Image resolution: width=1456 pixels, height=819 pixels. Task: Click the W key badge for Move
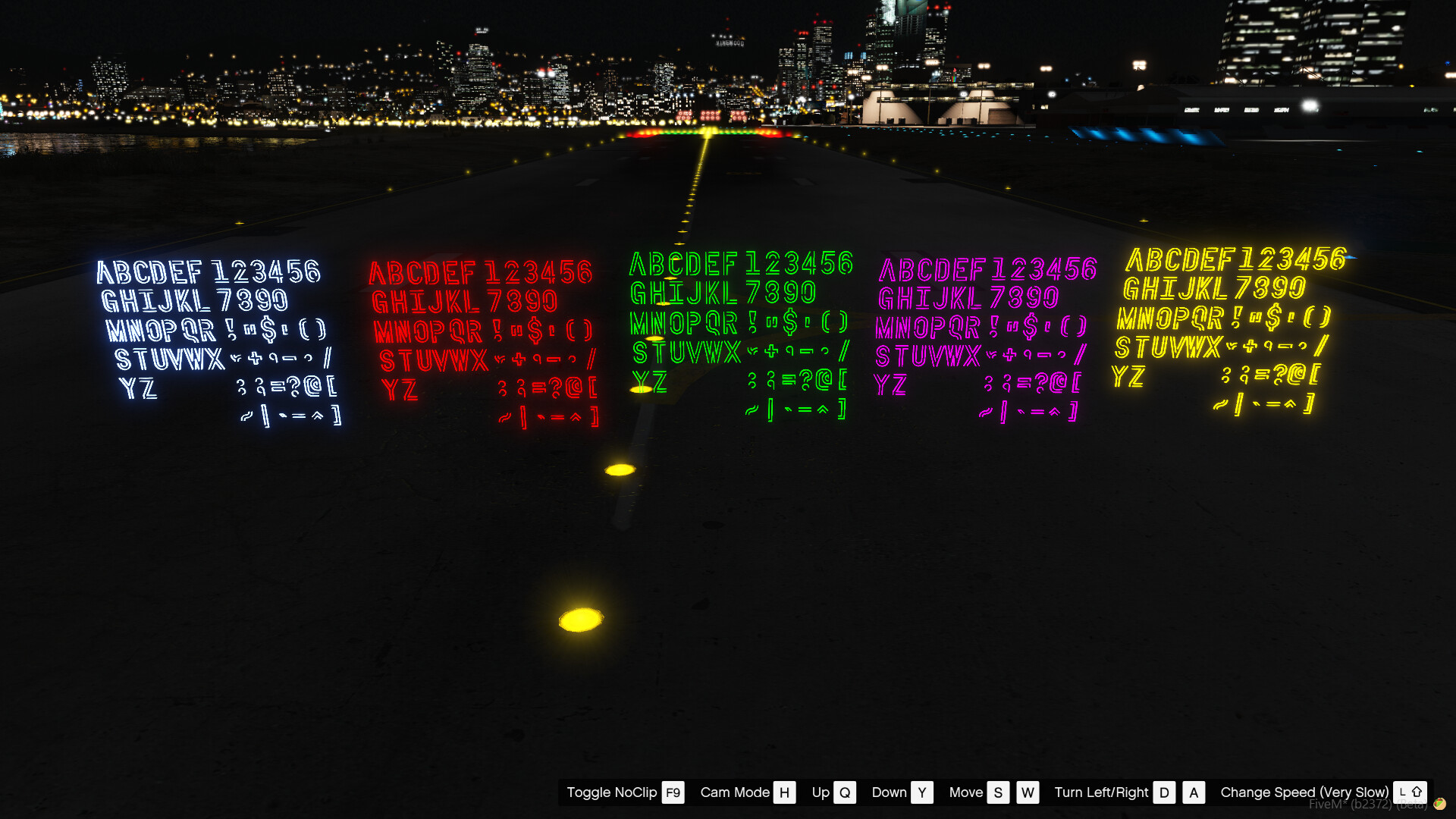coord(1028,792)
